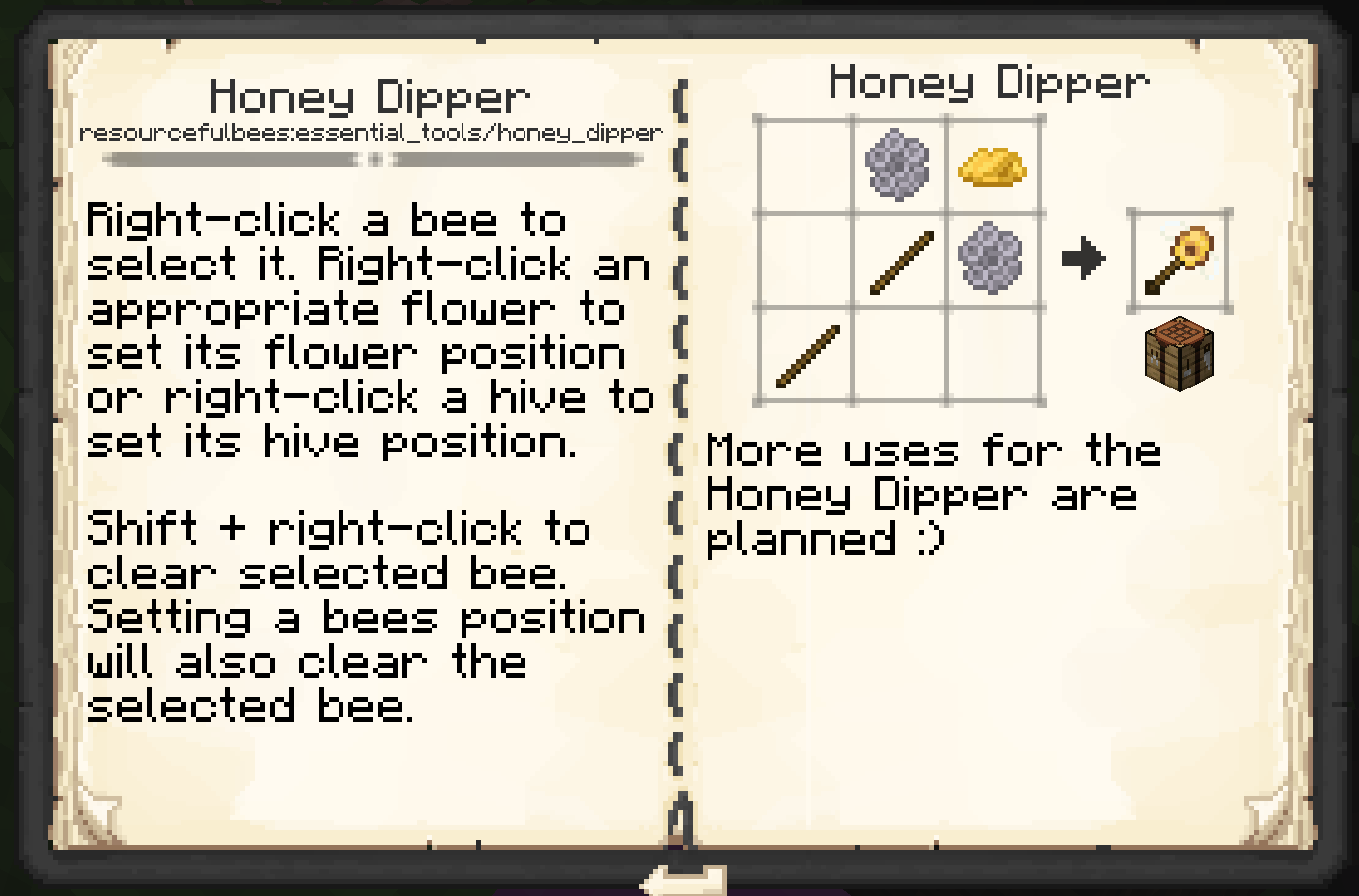Screen dimensions: 1359x896
Task: Select the string in the top row
Action: [896, 167]
